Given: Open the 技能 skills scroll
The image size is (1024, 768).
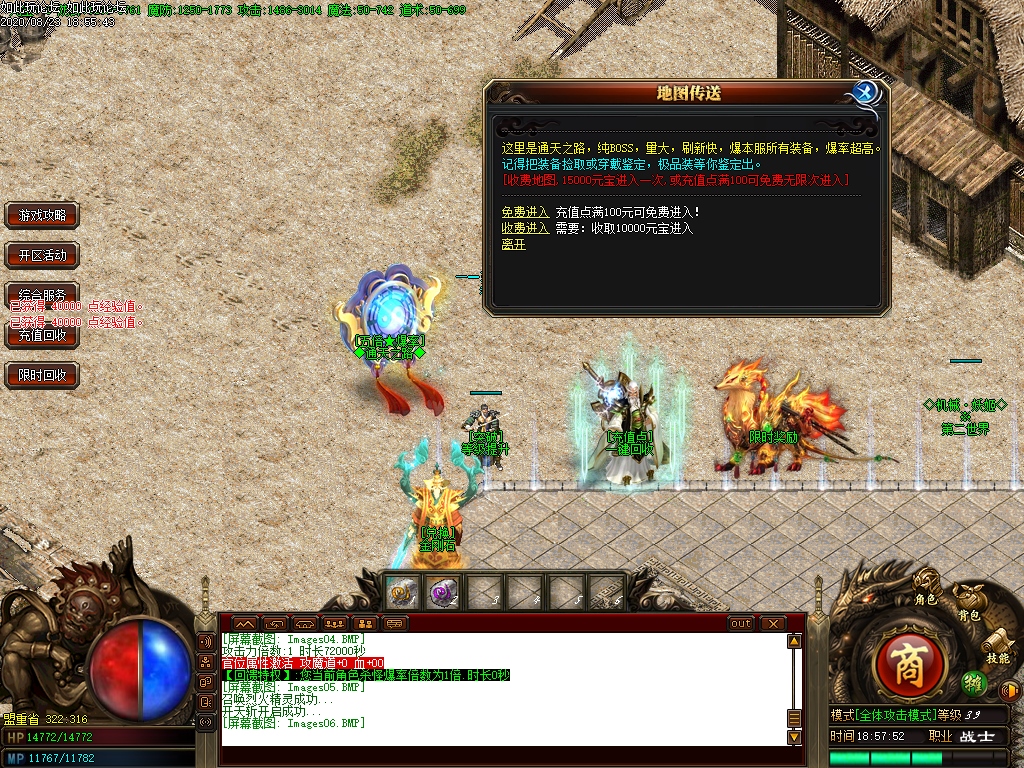Looking at the screenshot, I should click(x=997, y=649).
